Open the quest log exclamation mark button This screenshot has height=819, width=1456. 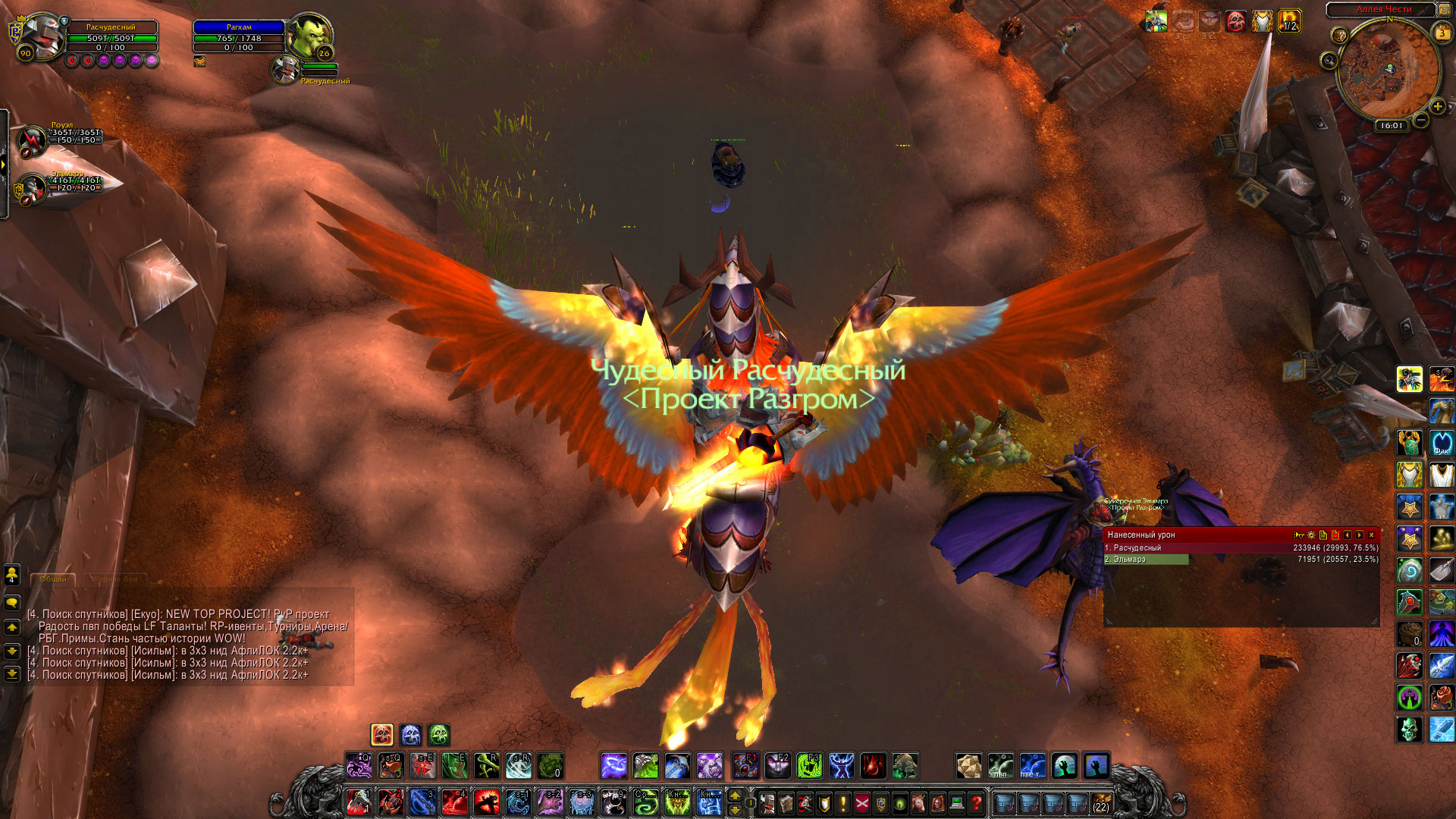click(x=843, y=802)
